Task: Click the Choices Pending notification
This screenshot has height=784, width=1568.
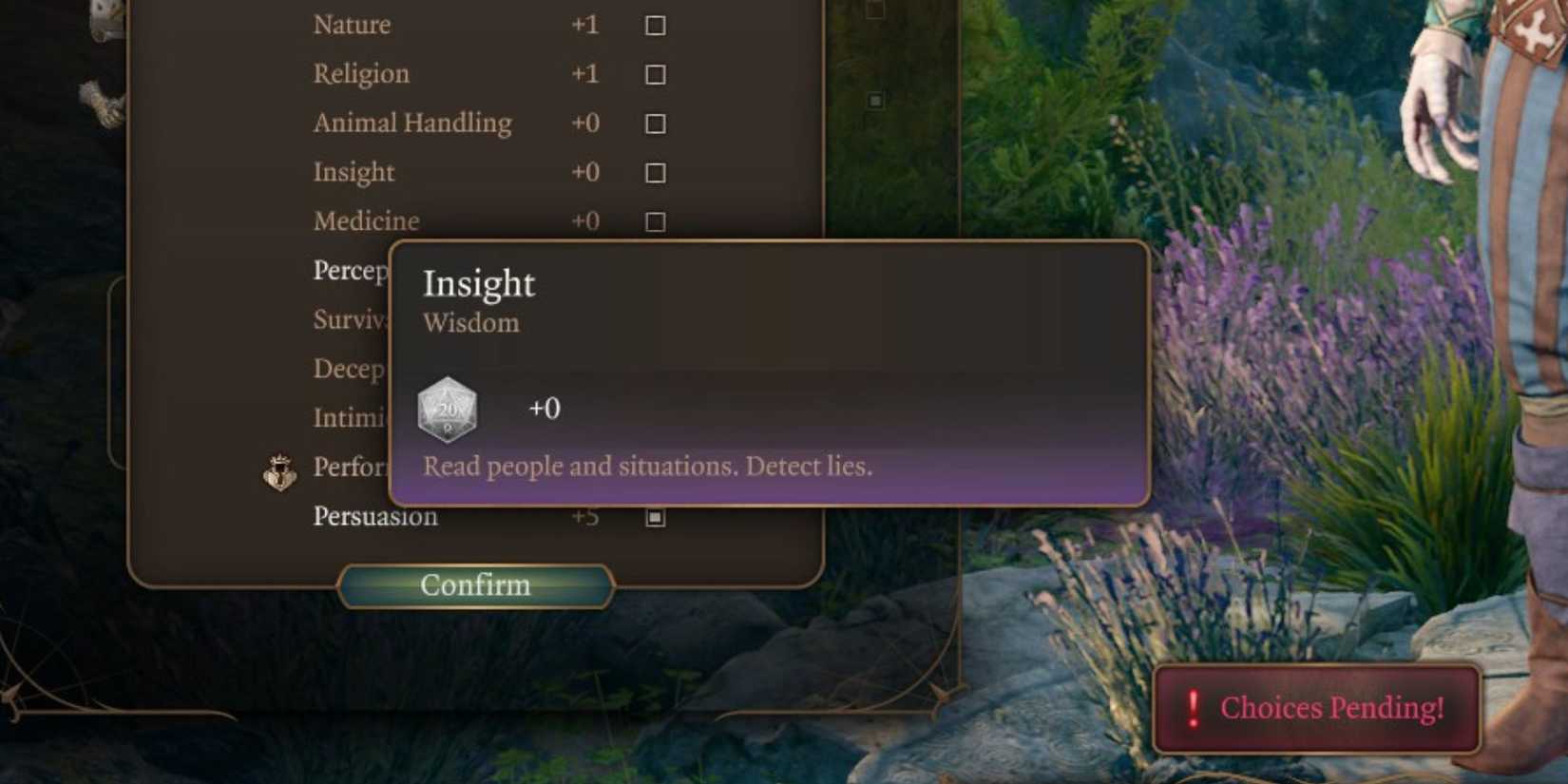Action: 1316,707
